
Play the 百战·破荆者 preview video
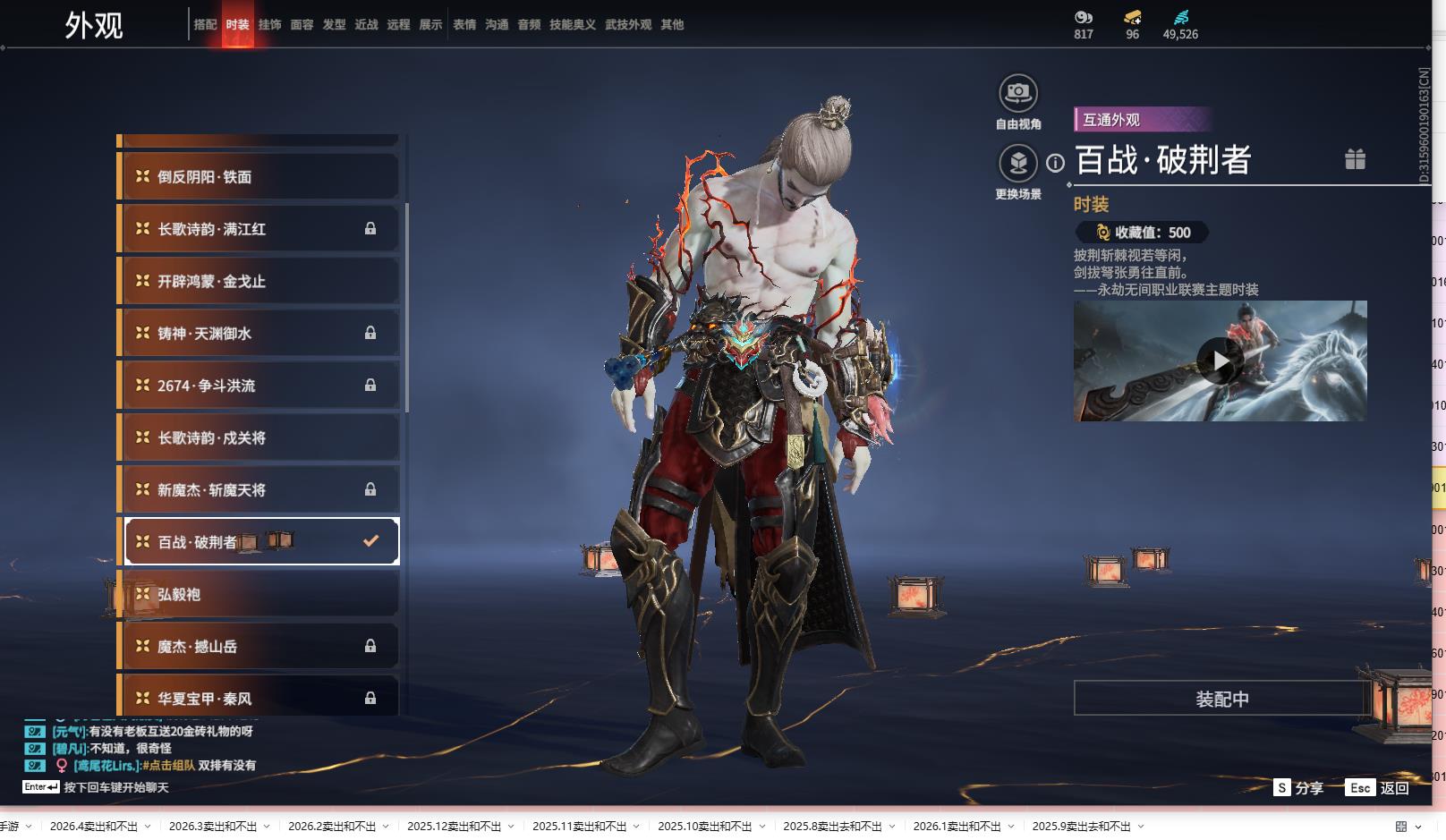click(x=1220, y=361)
